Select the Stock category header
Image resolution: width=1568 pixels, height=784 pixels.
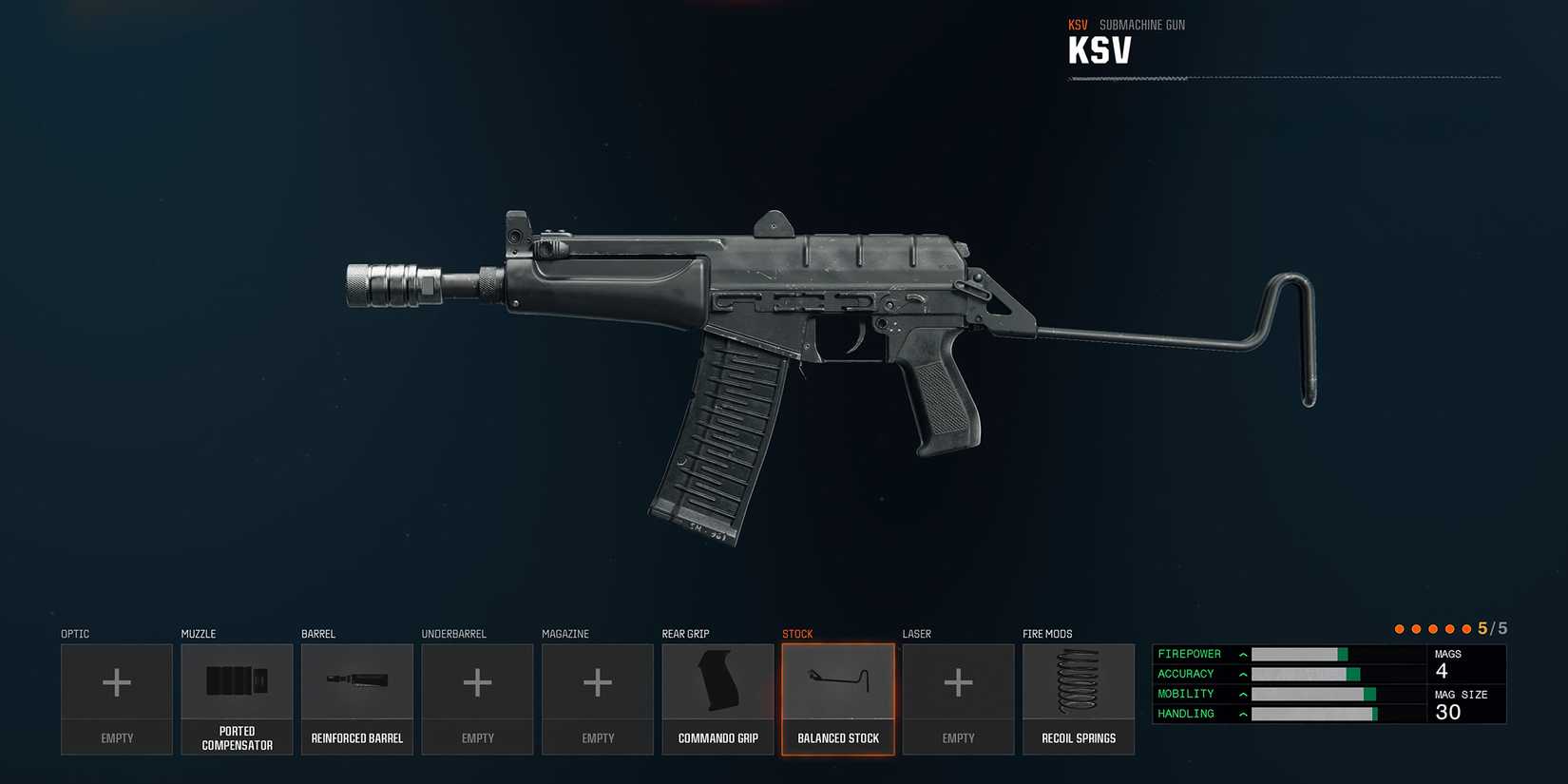click(x=797, y=634)
